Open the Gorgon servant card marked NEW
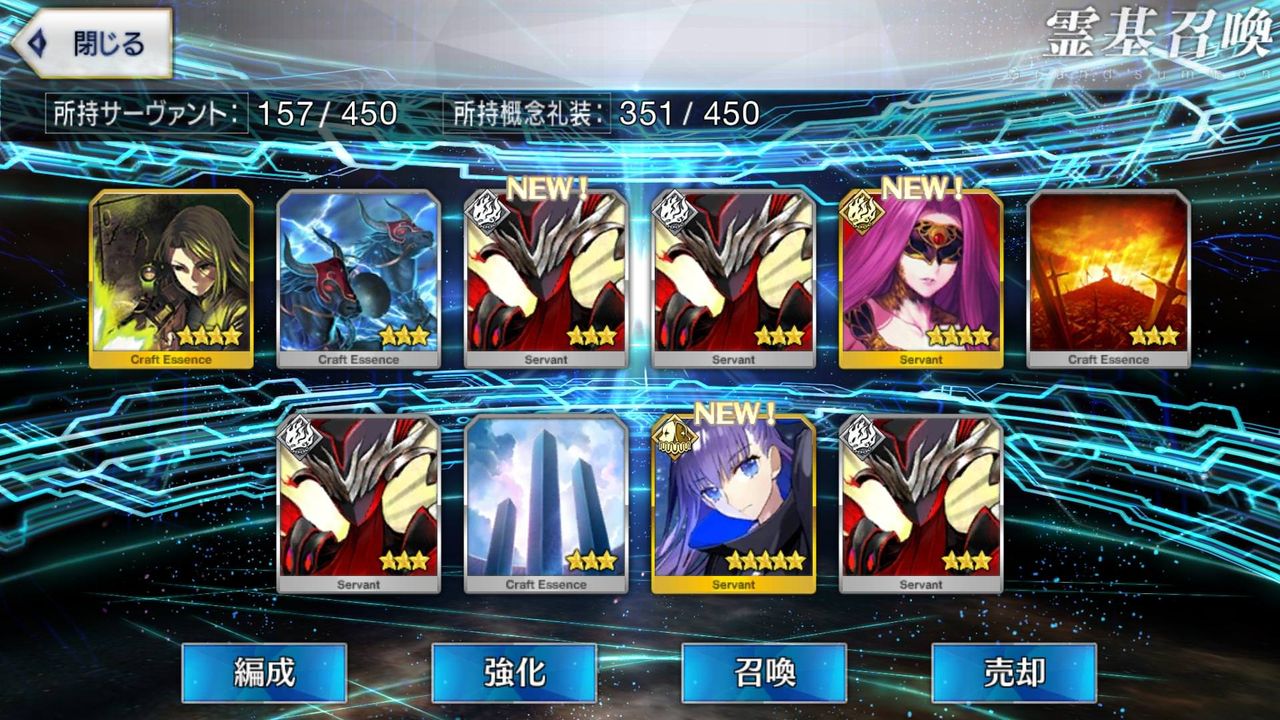 click(921, 280)
